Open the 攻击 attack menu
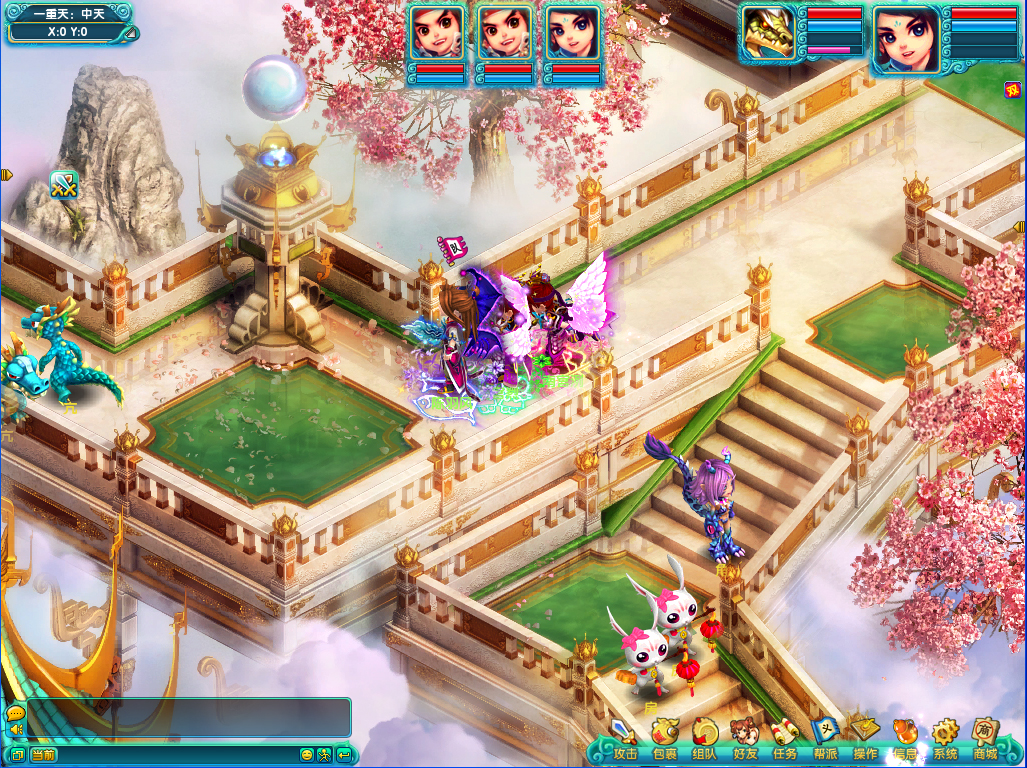Image resolution: width=1027 pixels, height=768 pixels. 625,739
